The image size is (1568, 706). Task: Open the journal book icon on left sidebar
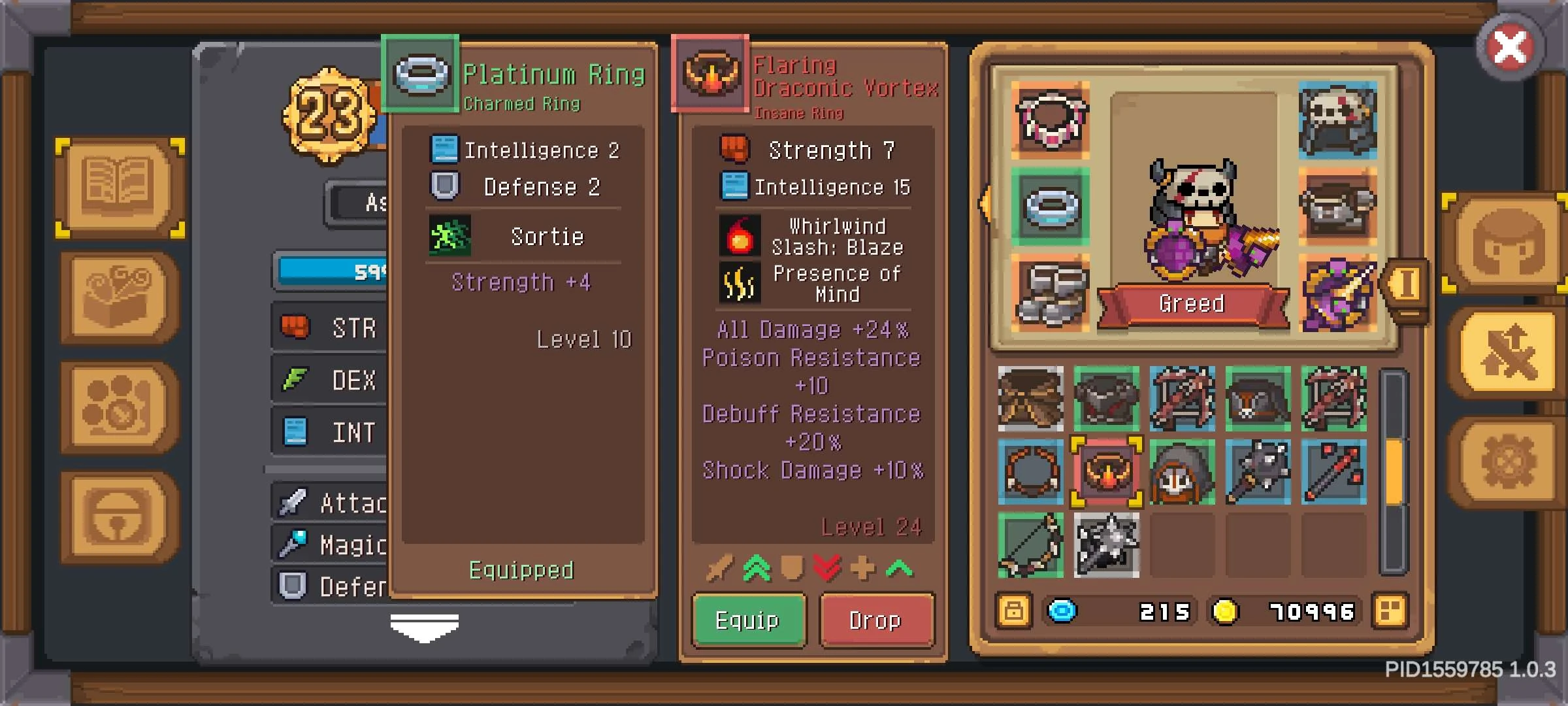118,188
